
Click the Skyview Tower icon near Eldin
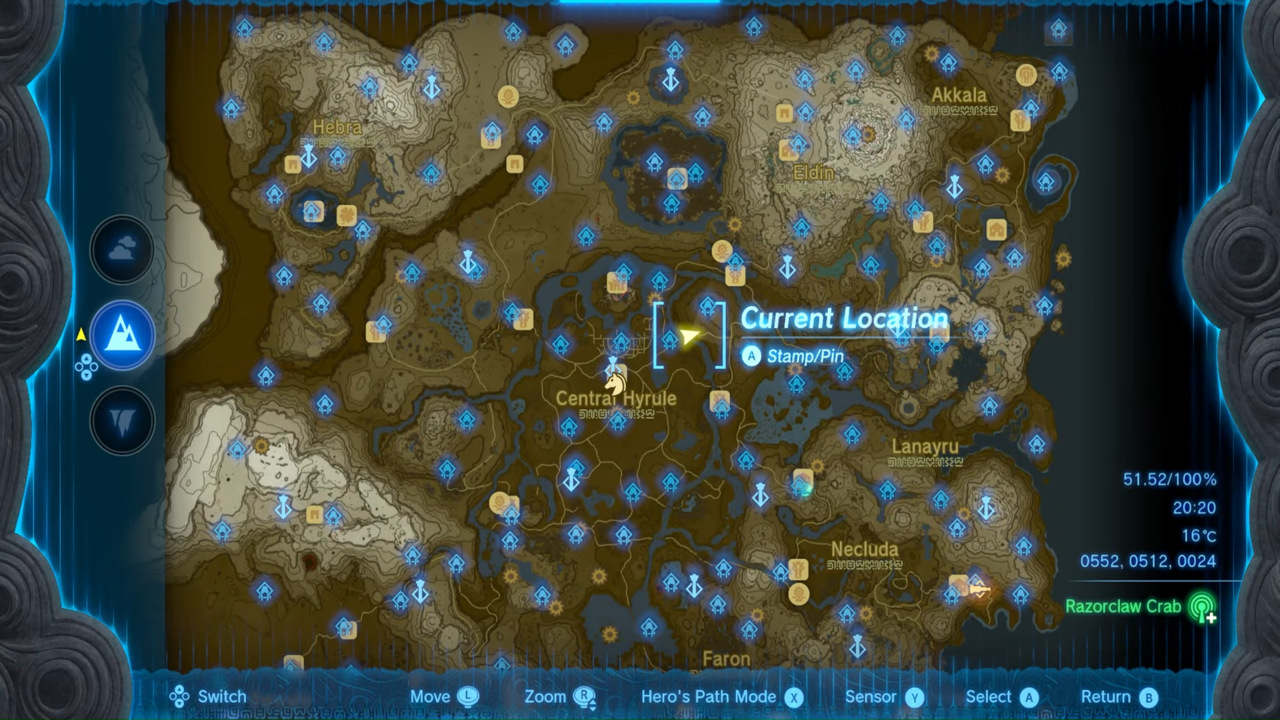pos(787,266)
